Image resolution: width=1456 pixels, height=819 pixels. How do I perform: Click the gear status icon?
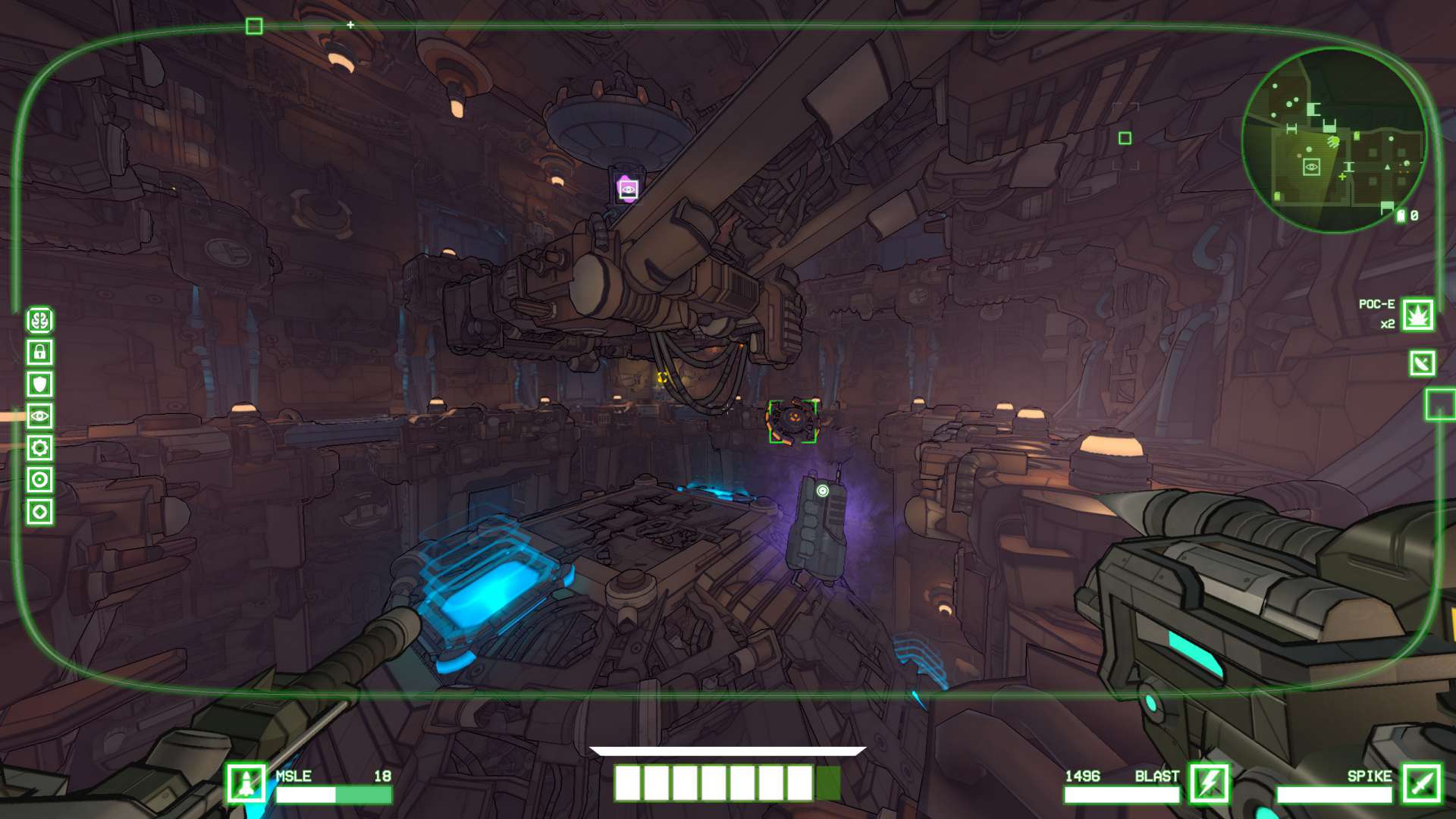pyautogui.click(x=40, y=447)
